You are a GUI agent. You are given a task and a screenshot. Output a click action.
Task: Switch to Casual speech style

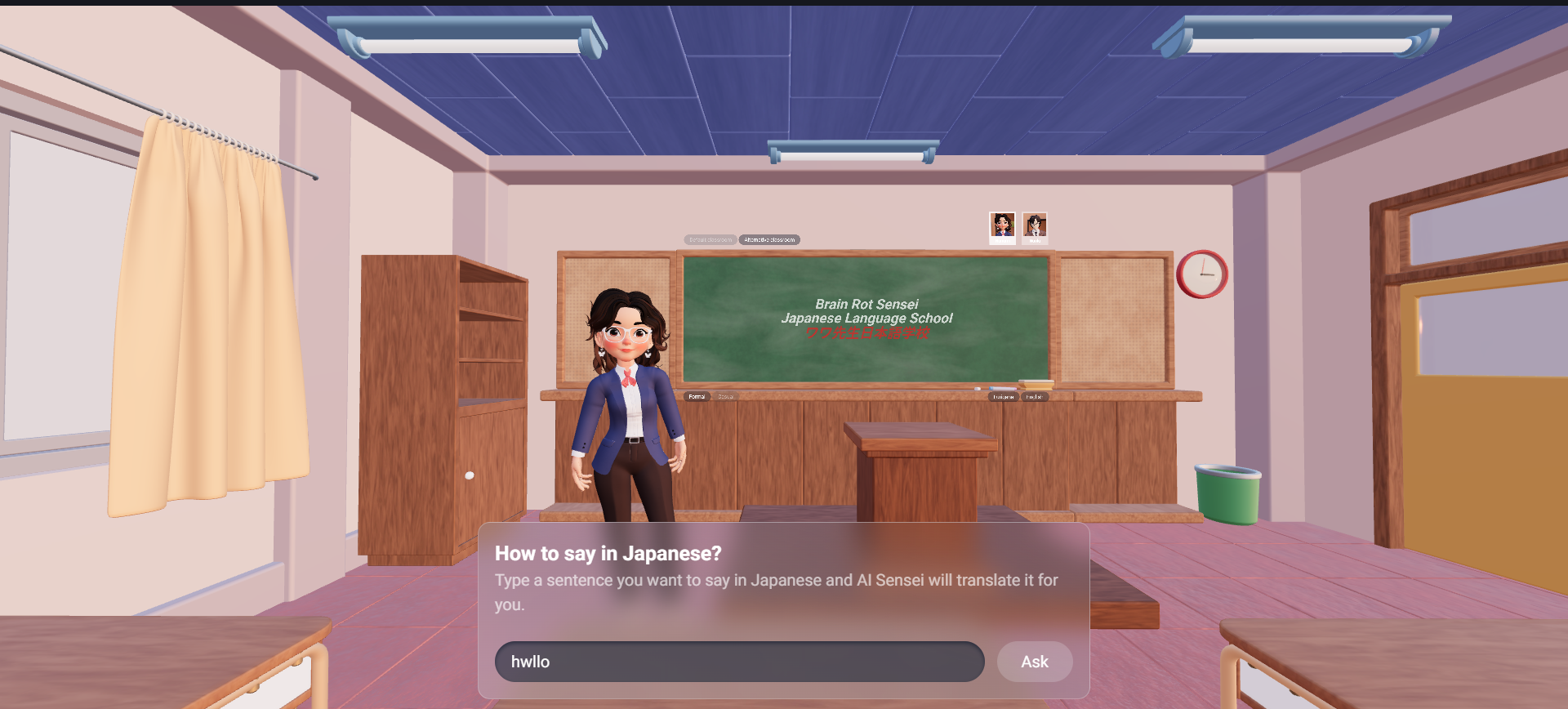pyautogui.click(x=725, y=397)
